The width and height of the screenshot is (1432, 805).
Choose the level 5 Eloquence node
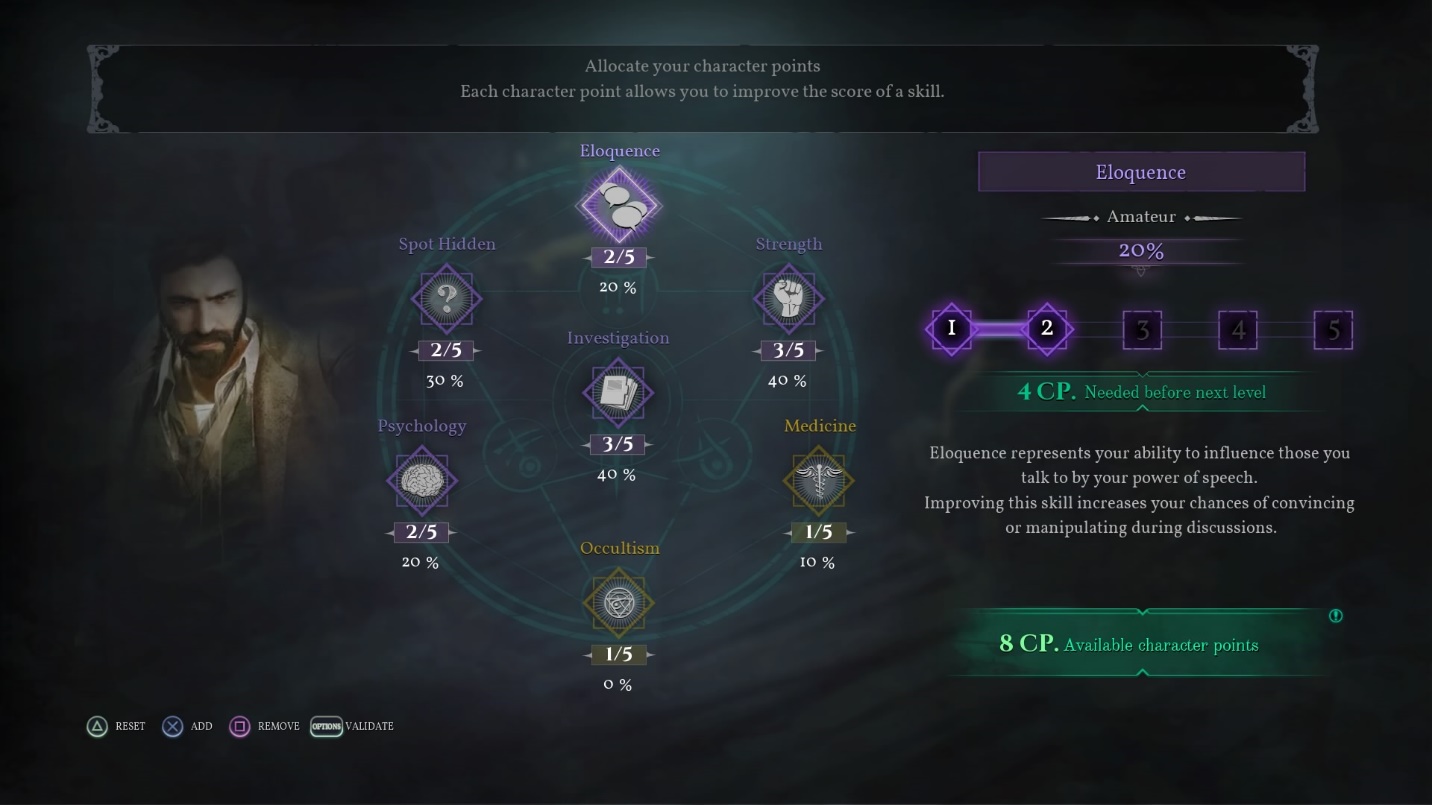coord(1332,329)
